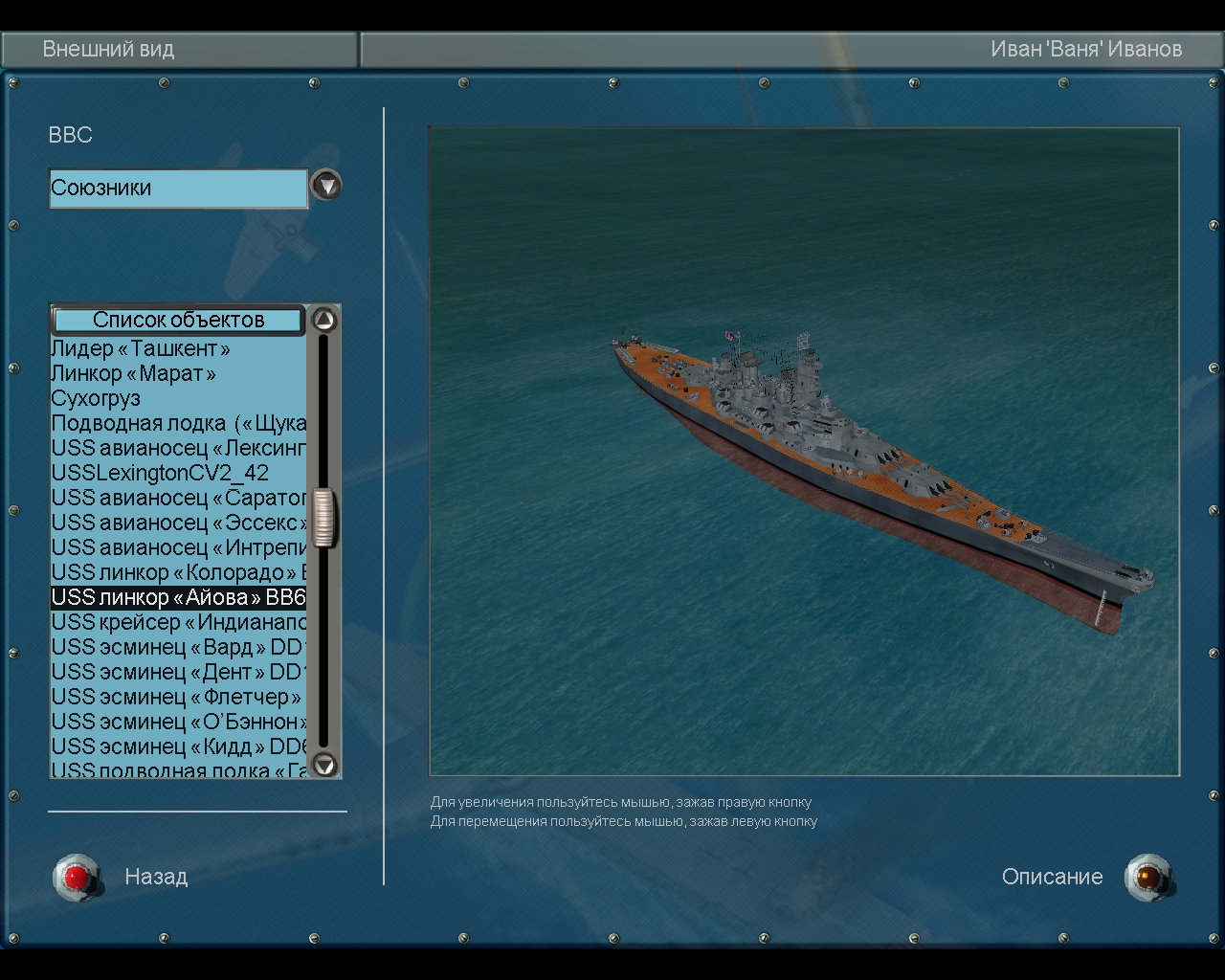
Task: Select the Сухогруз entry
Action: tap(96, 398)
